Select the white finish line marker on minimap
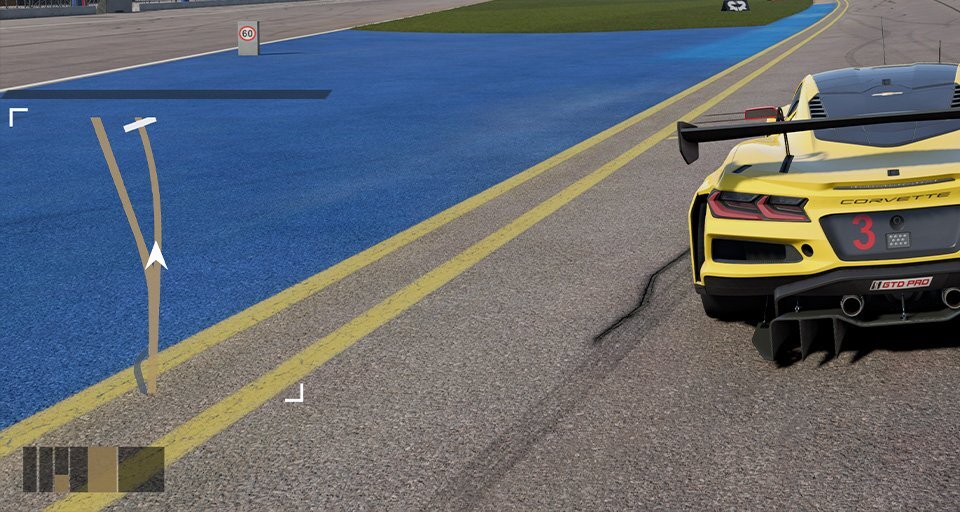 coord(140,125)
